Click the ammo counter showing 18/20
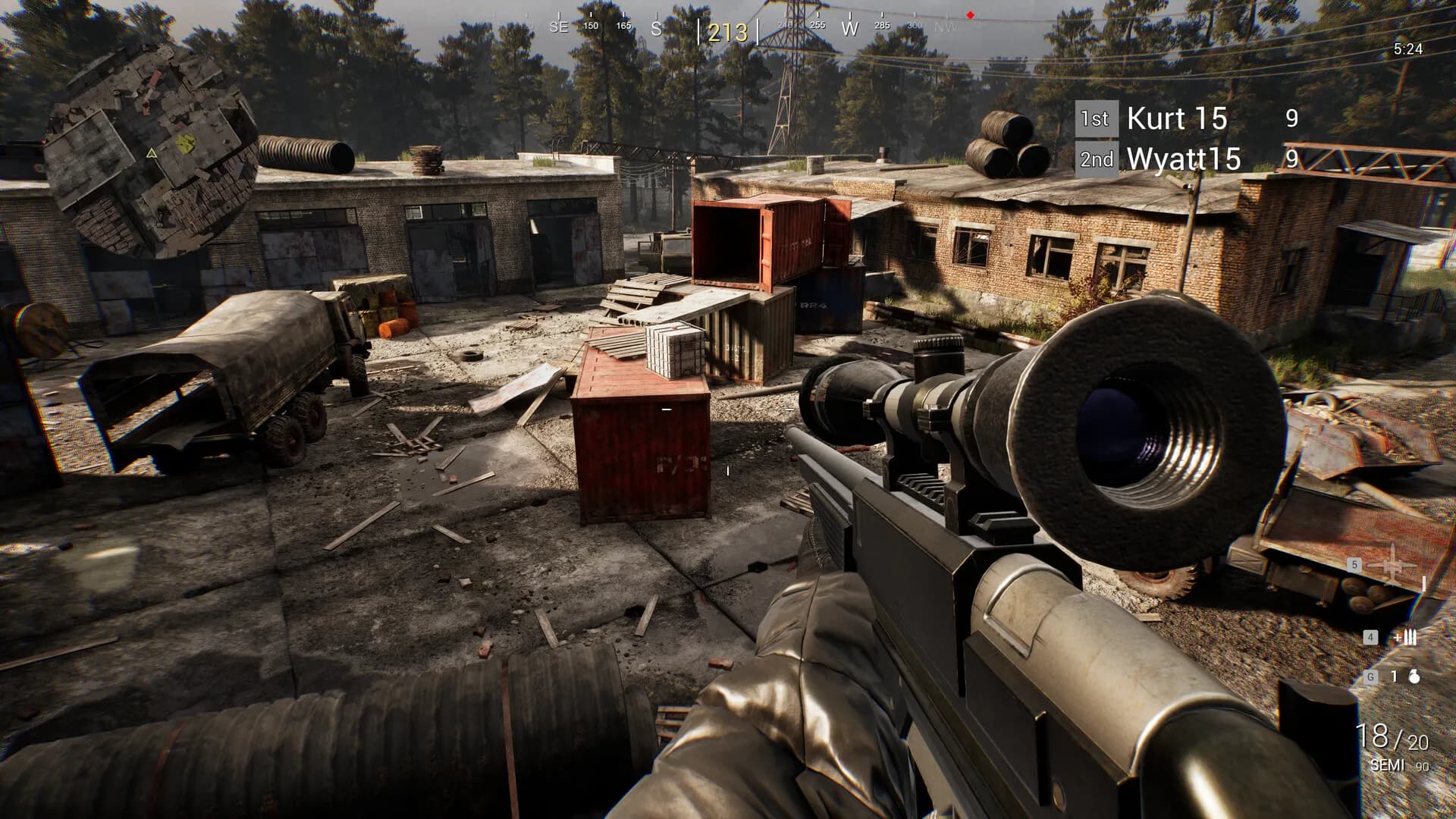 coord(1395,736)
